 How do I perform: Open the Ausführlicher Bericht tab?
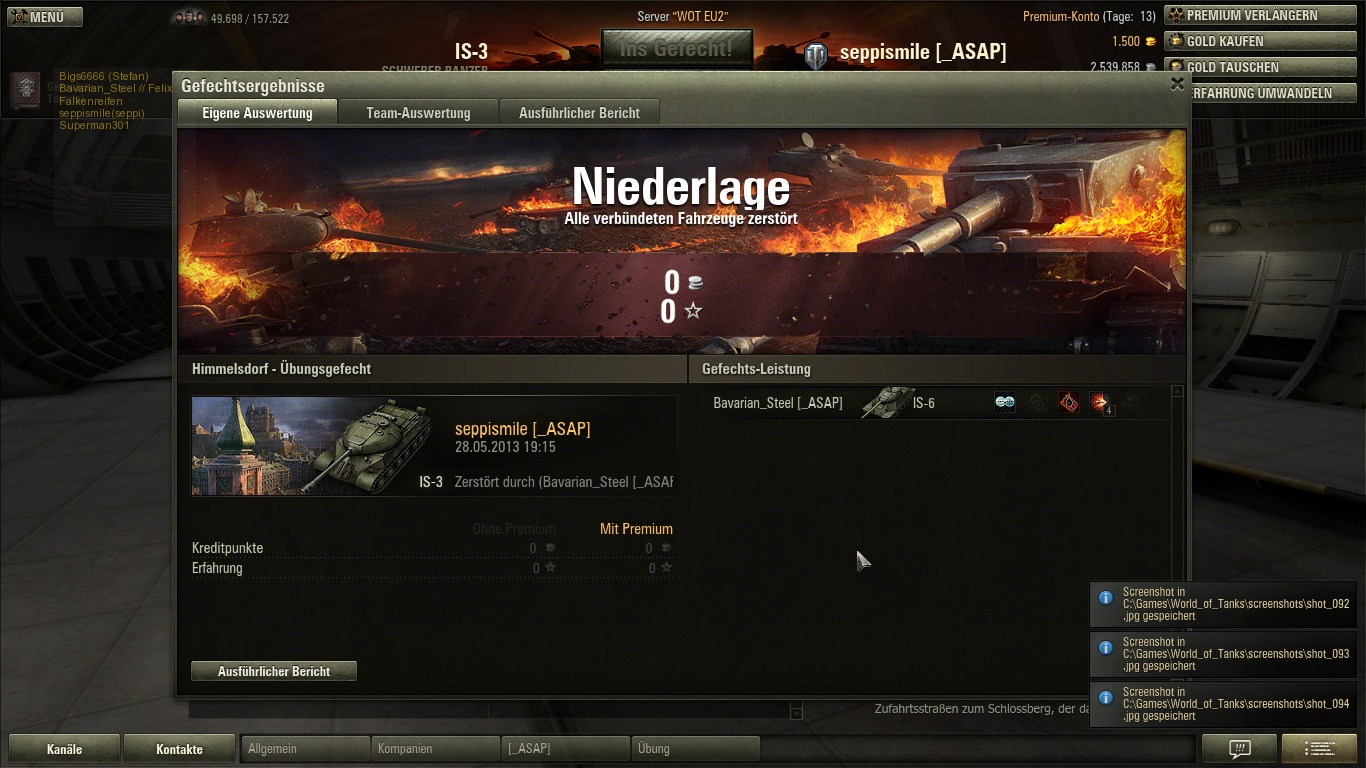tap(579, 113)
